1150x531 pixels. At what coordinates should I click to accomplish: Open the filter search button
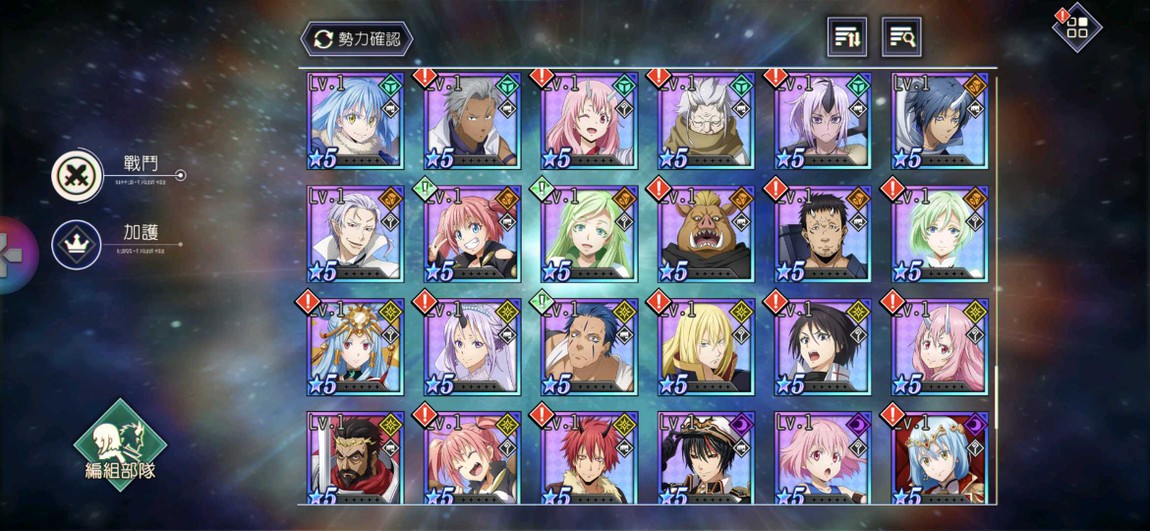coord(901,37)
